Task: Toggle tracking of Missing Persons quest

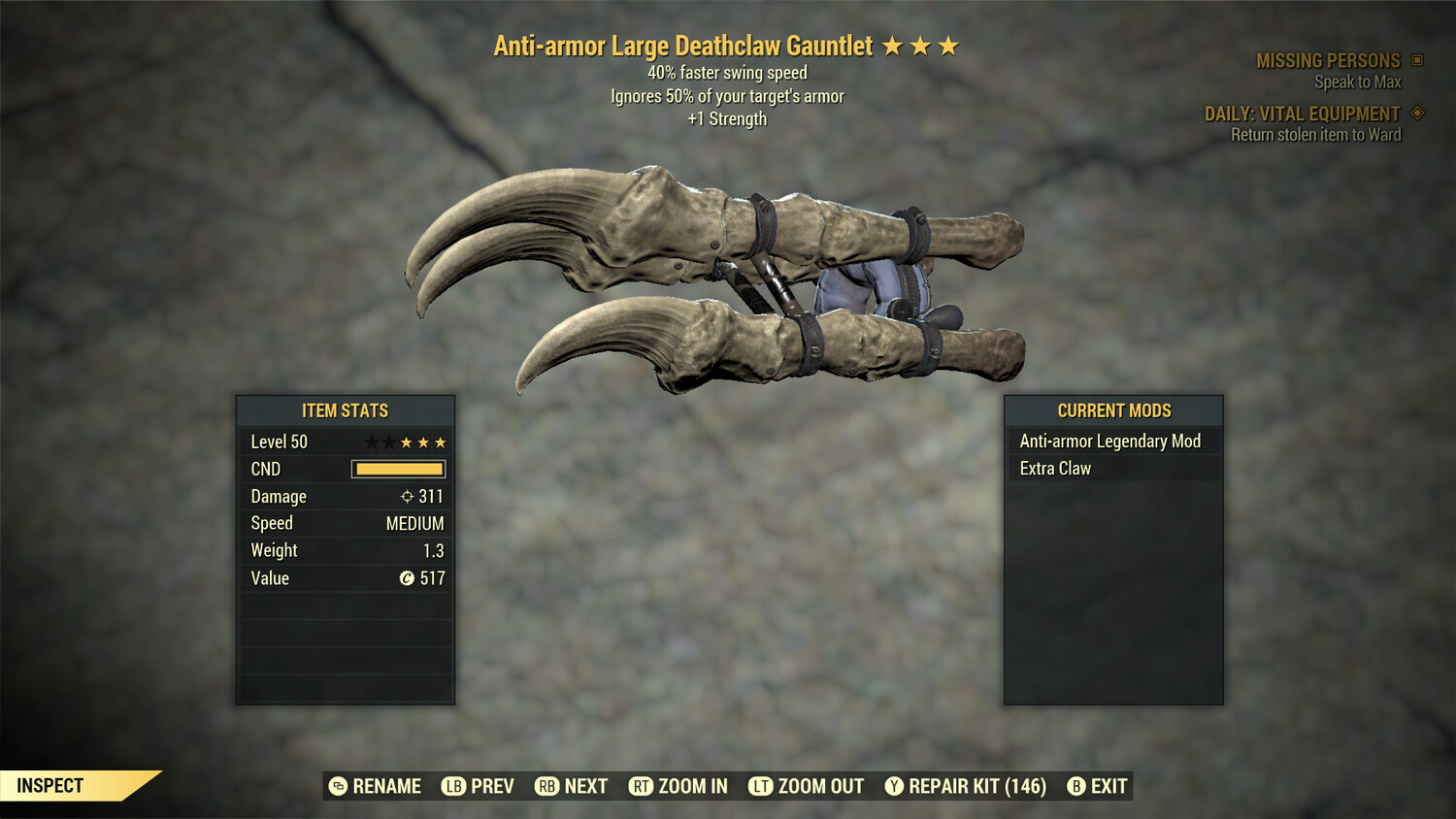Action: point(1328,60)
